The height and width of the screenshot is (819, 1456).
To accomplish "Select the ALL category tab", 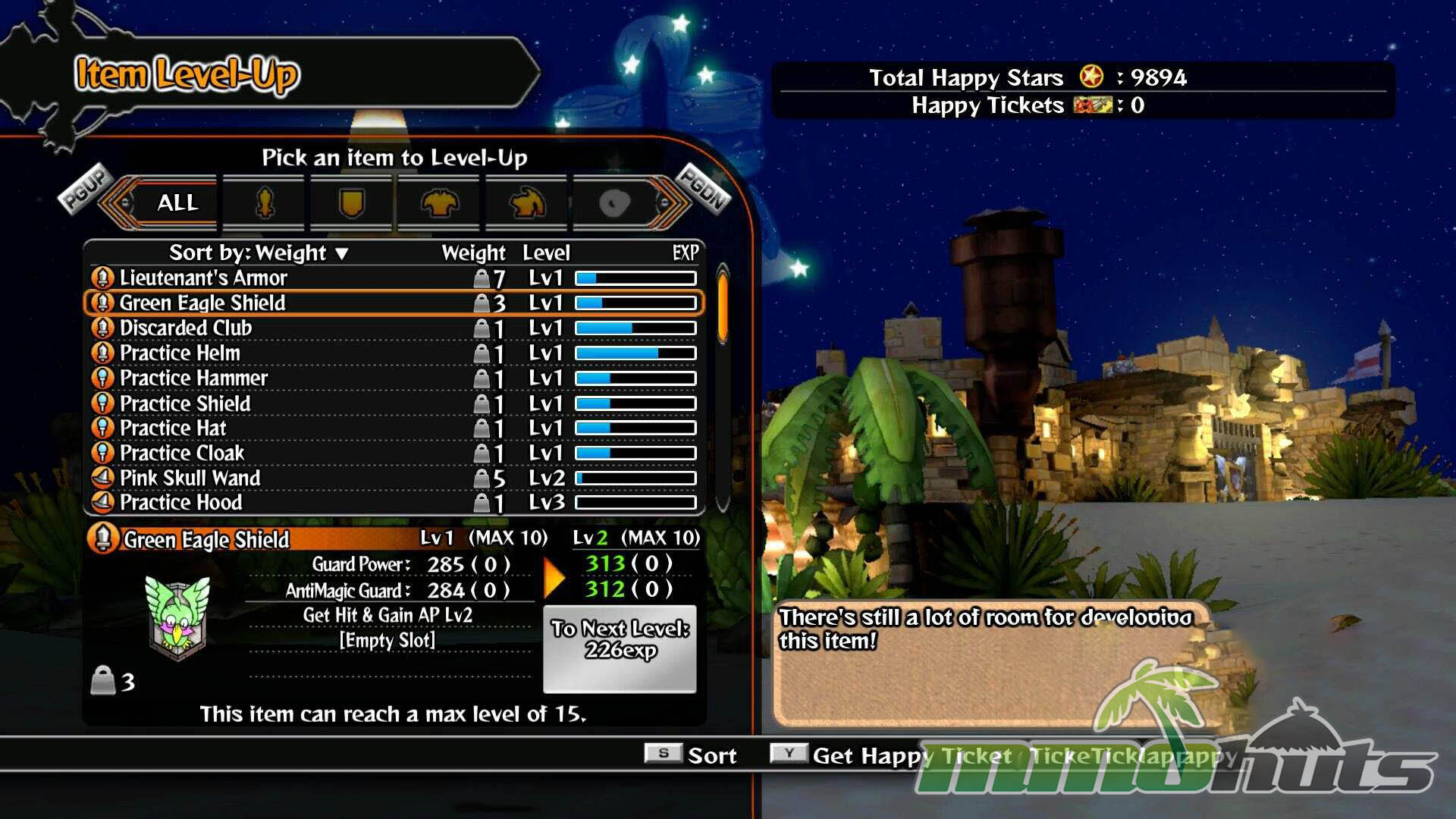I will point(177,202).
